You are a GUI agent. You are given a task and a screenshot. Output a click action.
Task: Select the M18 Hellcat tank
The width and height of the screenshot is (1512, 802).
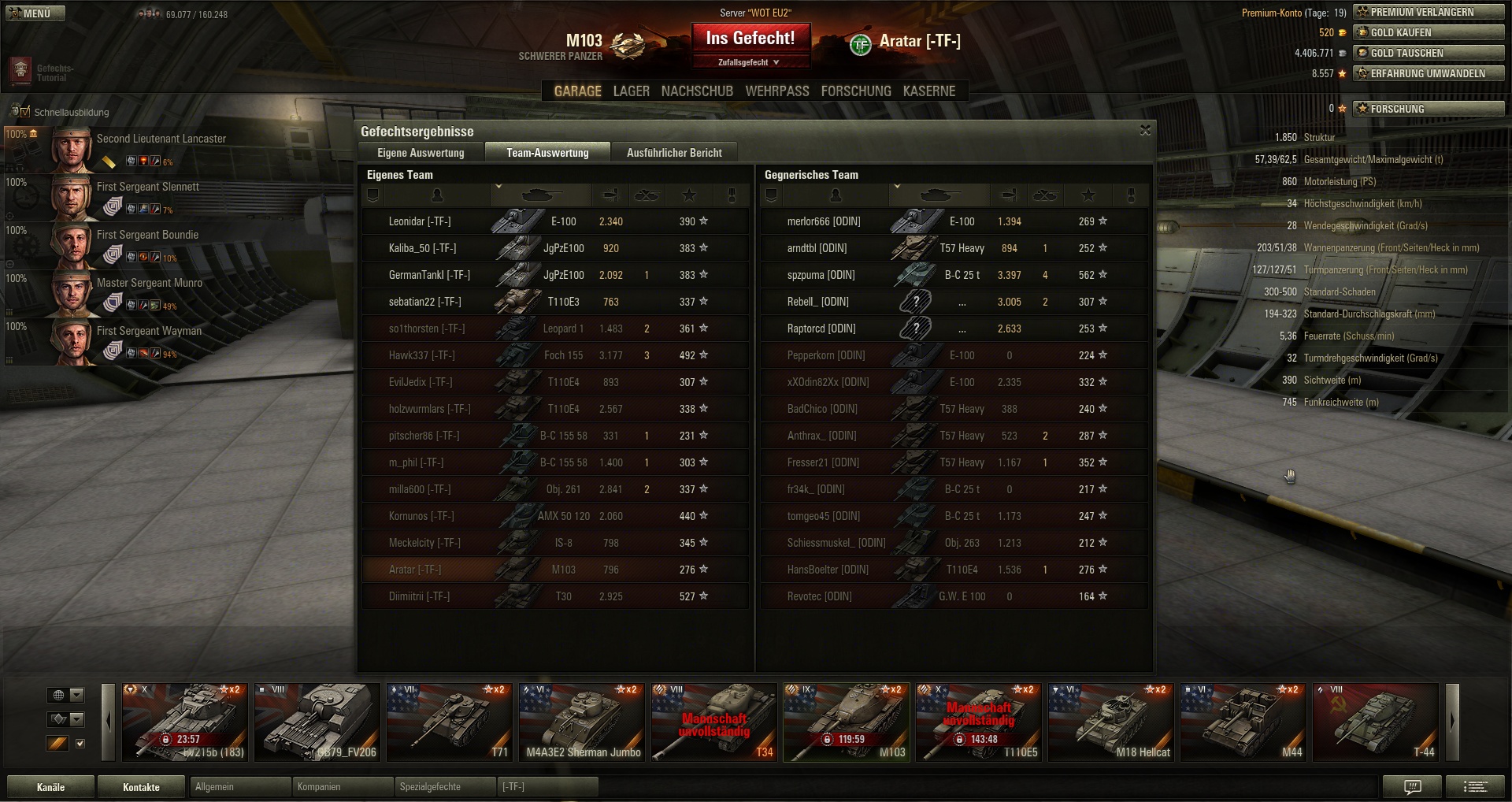1110,722
